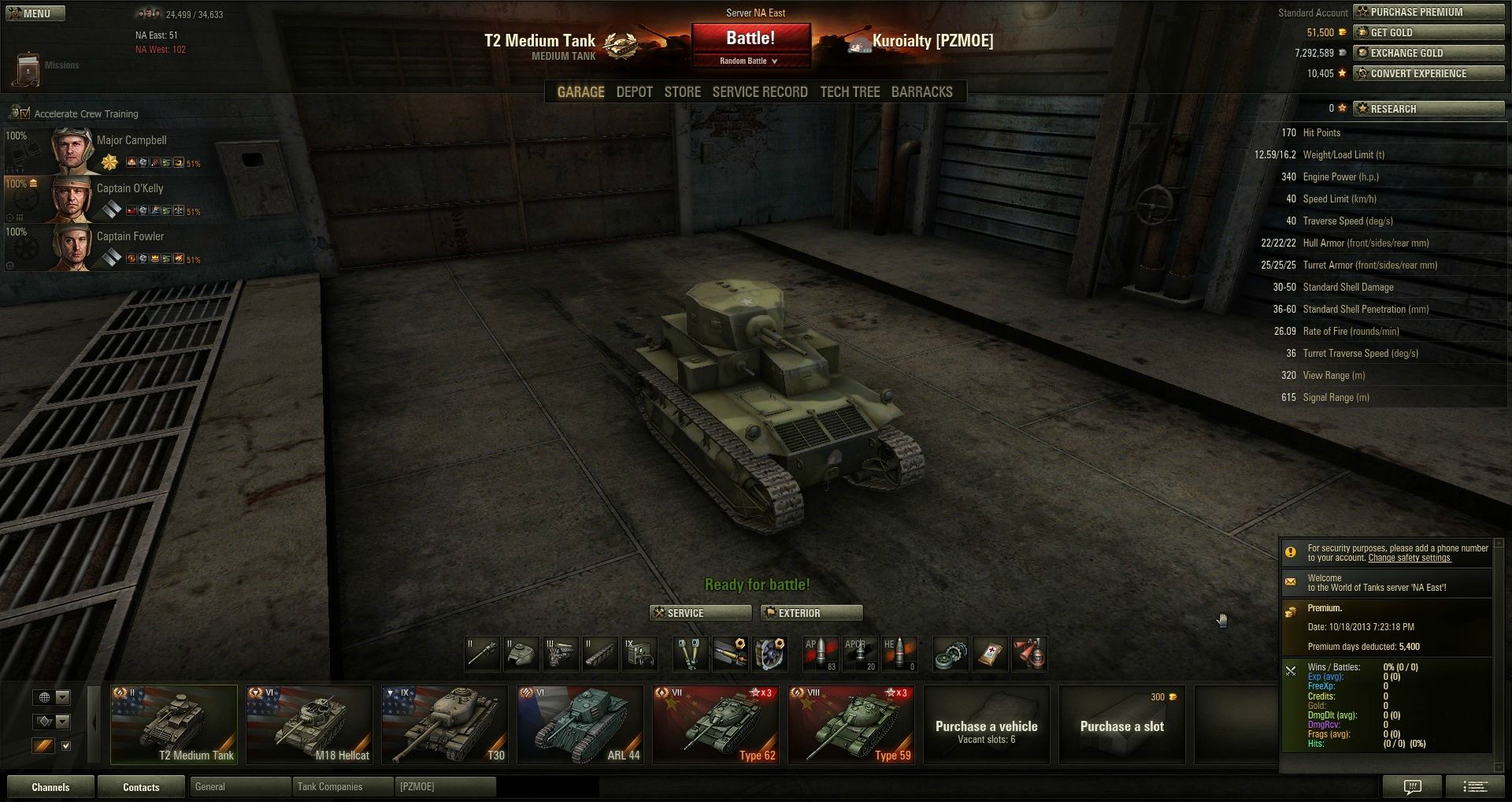Open the TECH TREE tab
1512x802 pixels.
[850, 92]
